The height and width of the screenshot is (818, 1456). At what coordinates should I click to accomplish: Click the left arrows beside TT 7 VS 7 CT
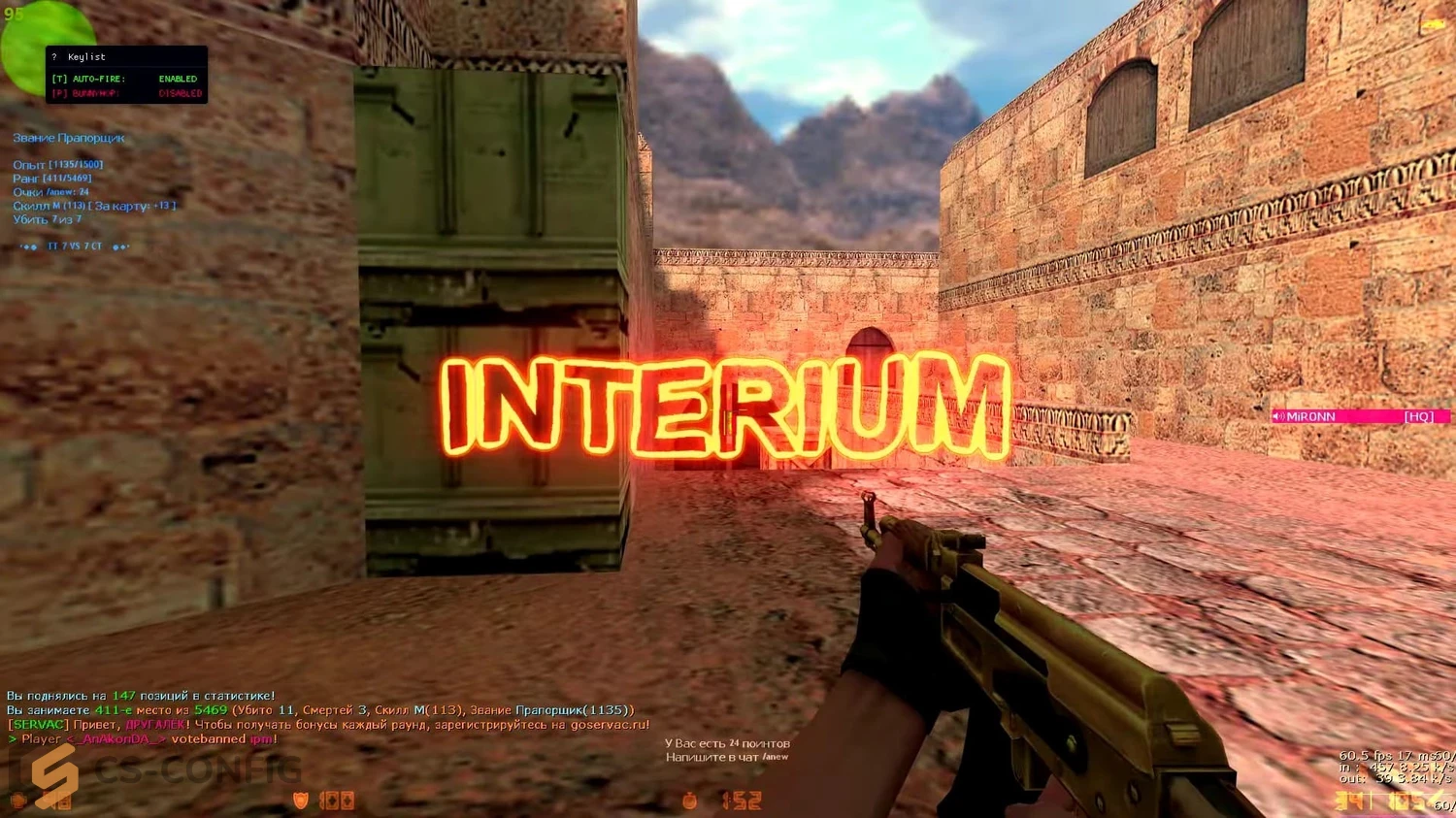tap(29, 246)
